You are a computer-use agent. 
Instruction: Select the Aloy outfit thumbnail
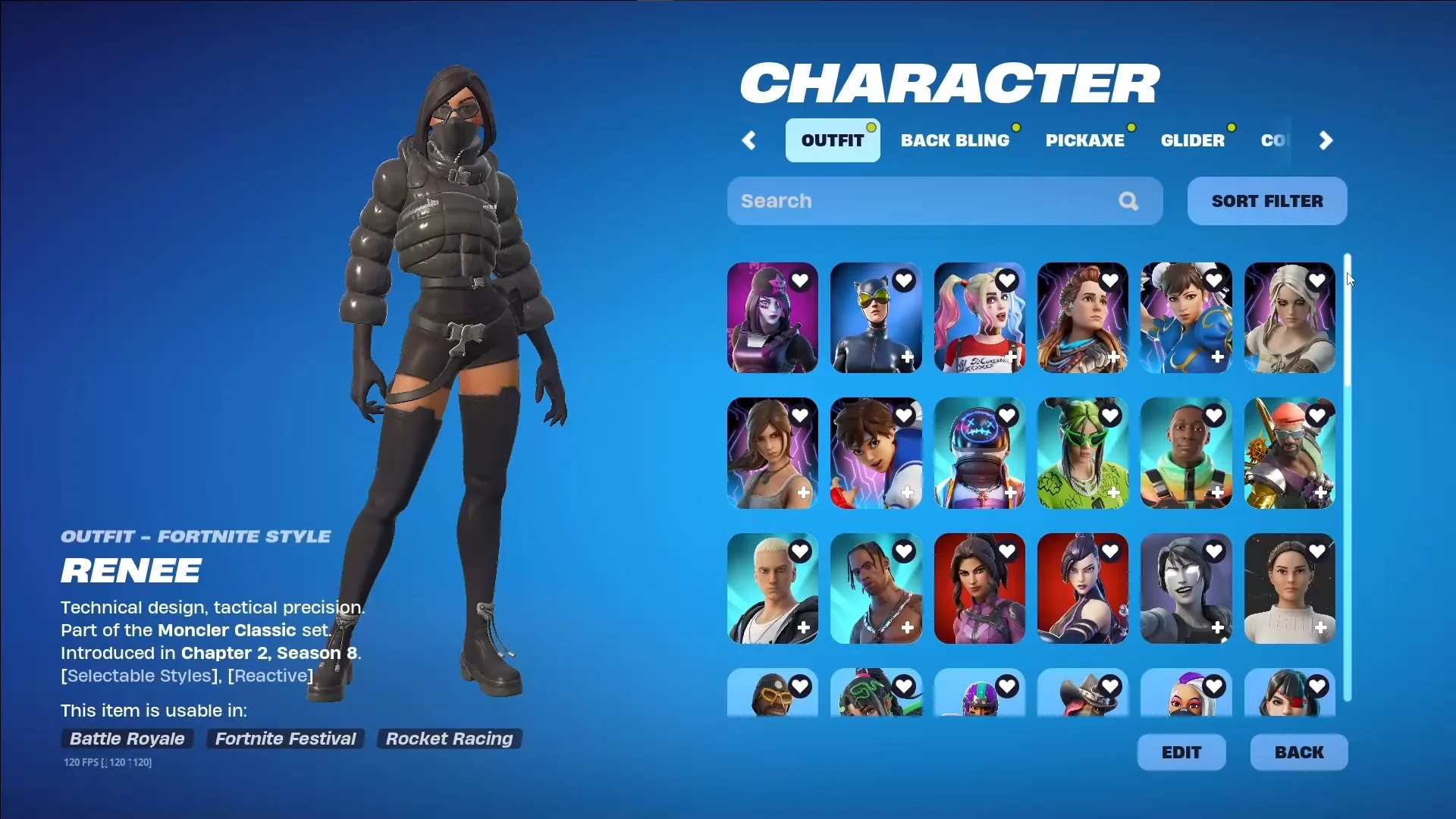tap(1082, 318)
